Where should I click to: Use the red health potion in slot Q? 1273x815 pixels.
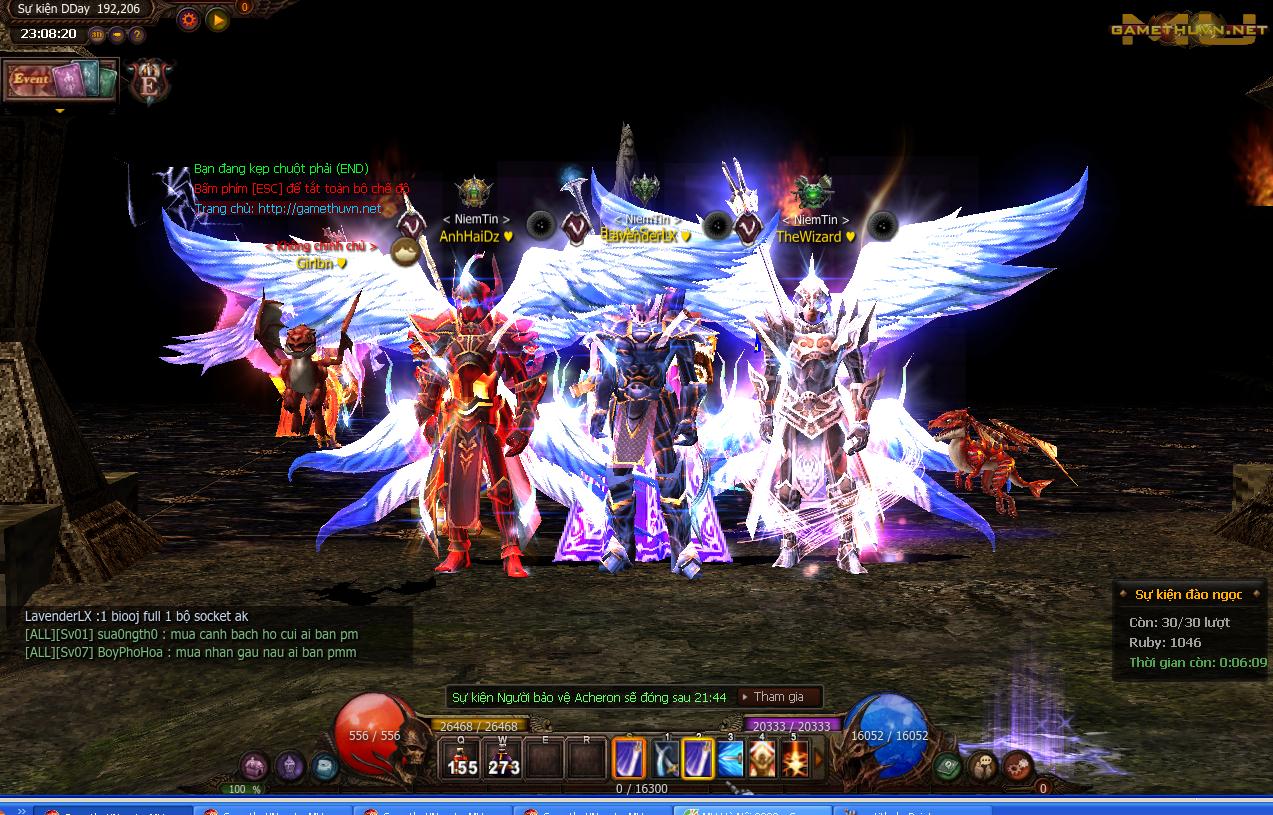[461, 758]
